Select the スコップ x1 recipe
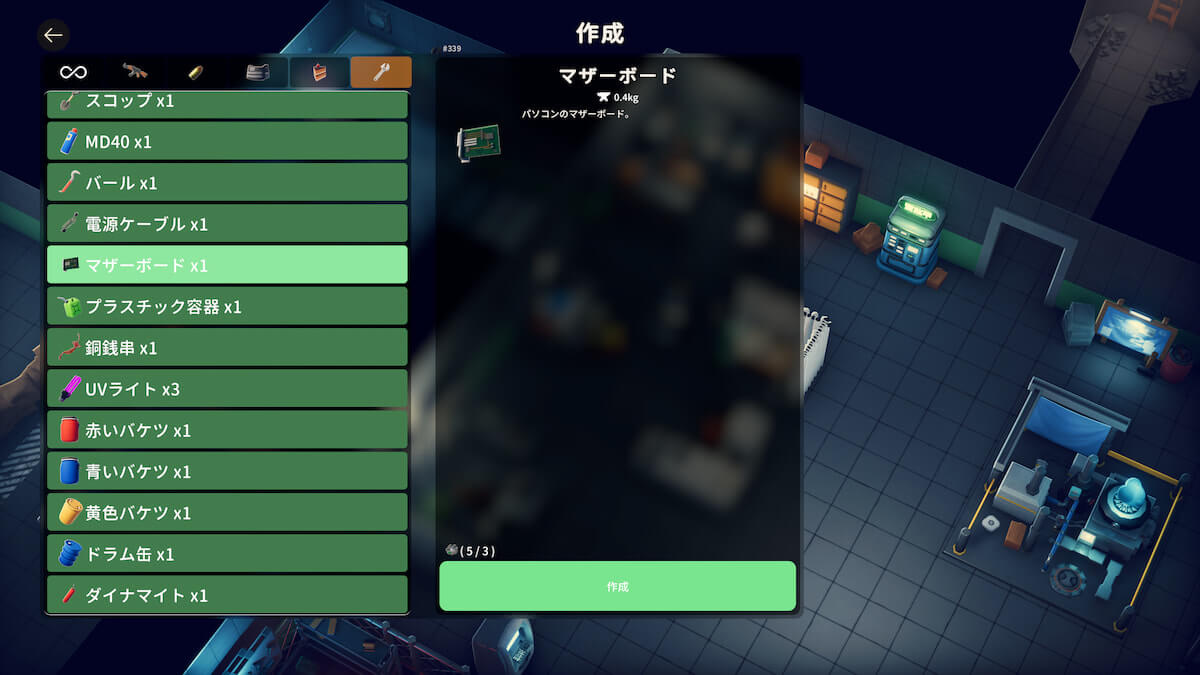 (227, 102)
